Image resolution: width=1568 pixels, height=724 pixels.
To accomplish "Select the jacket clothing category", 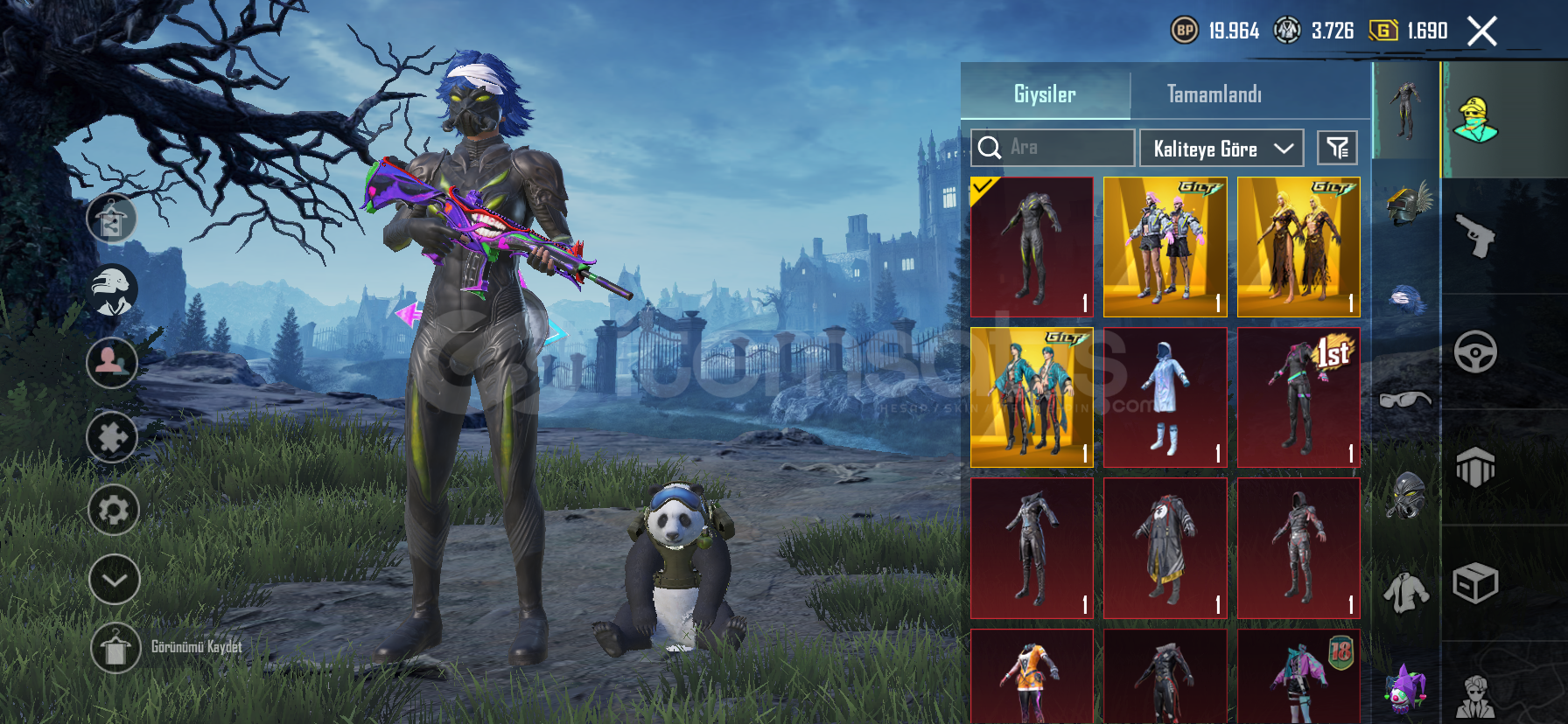I will (x=1405, y=593).
